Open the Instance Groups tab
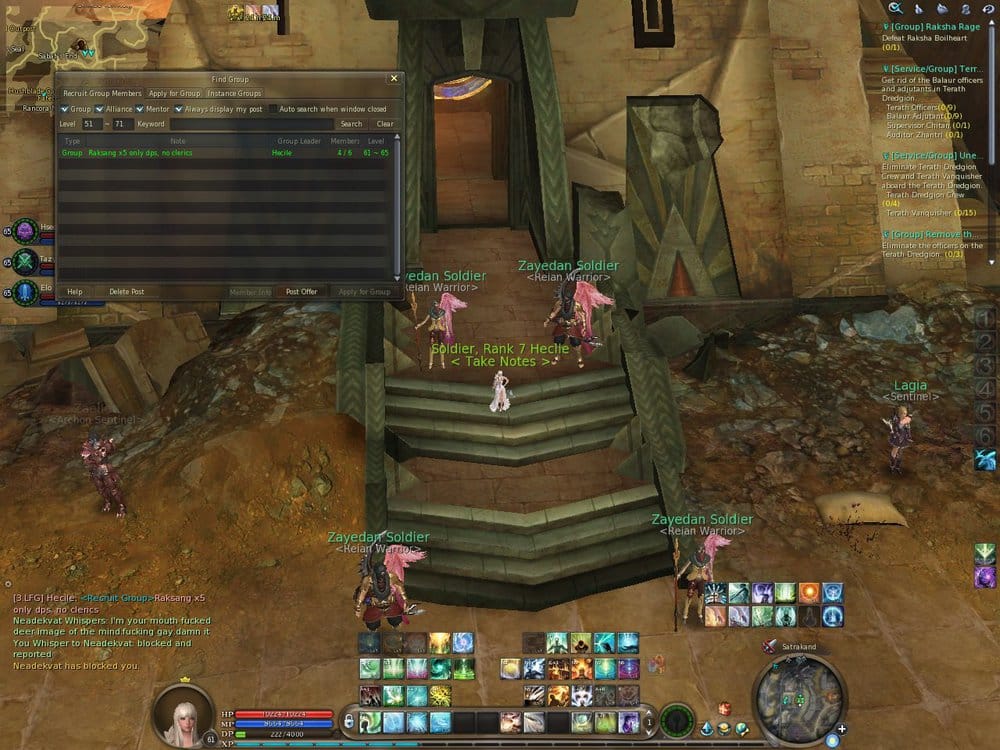Screen dimensions: 1000x750 tap(234, 93)
